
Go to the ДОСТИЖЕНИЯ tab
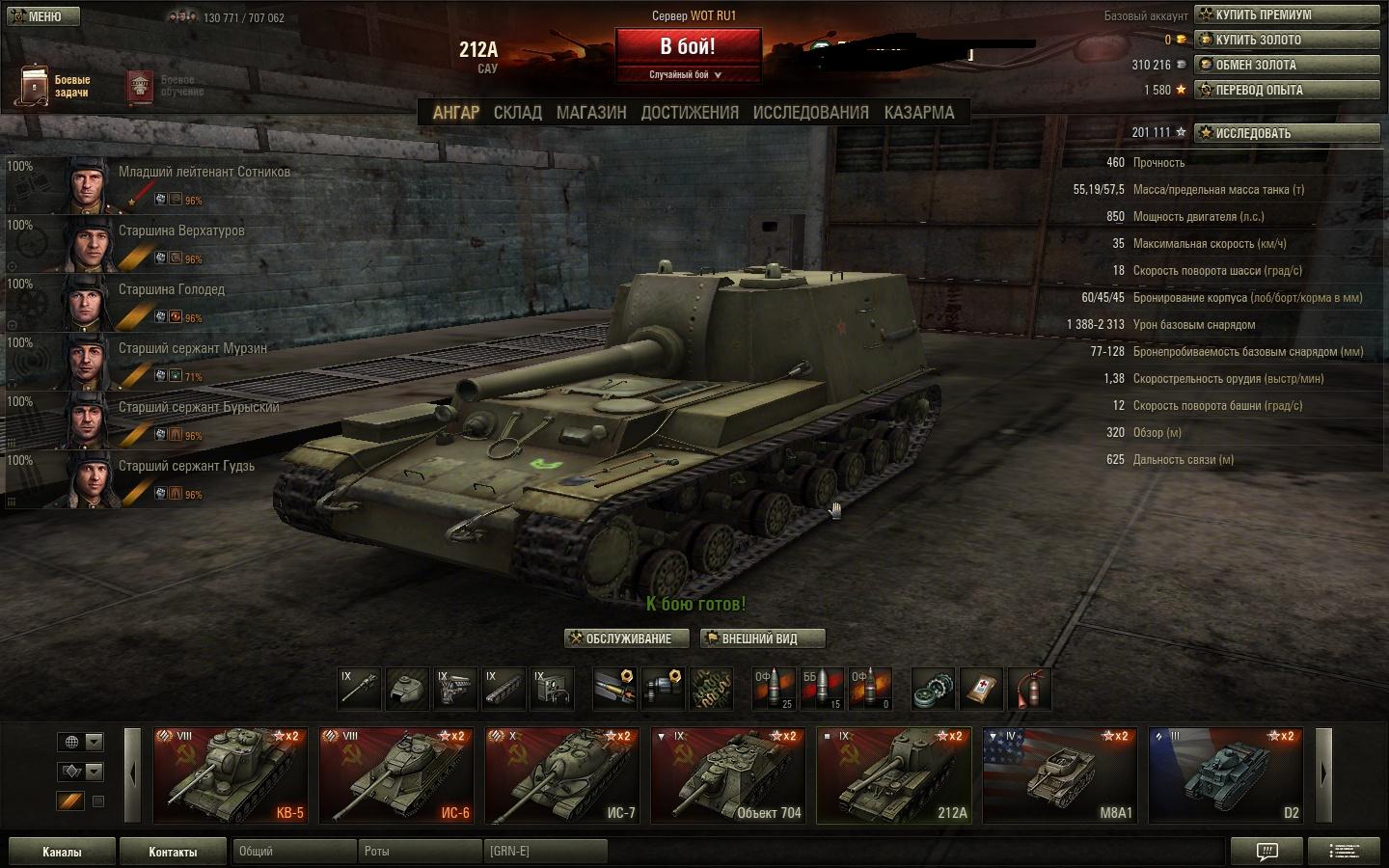coord(690,113)
